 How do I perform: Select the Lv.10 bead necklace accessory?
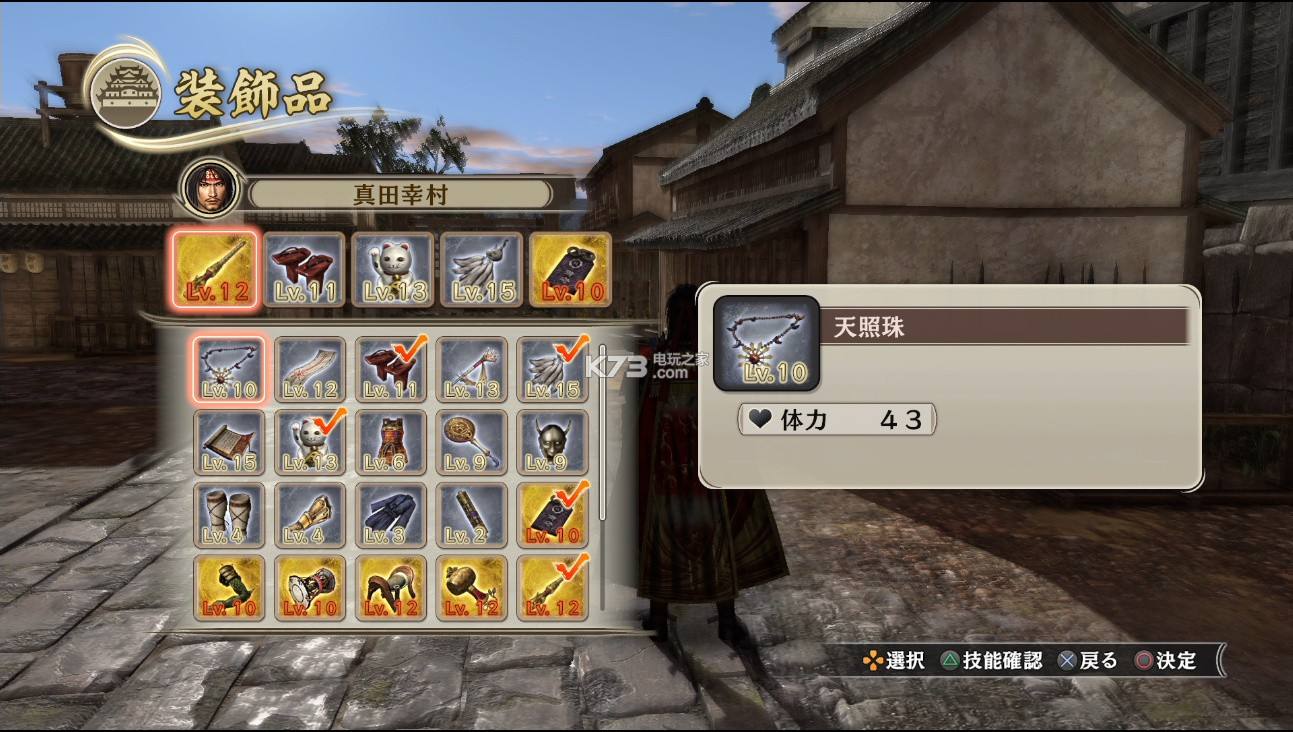click(230, 369)
